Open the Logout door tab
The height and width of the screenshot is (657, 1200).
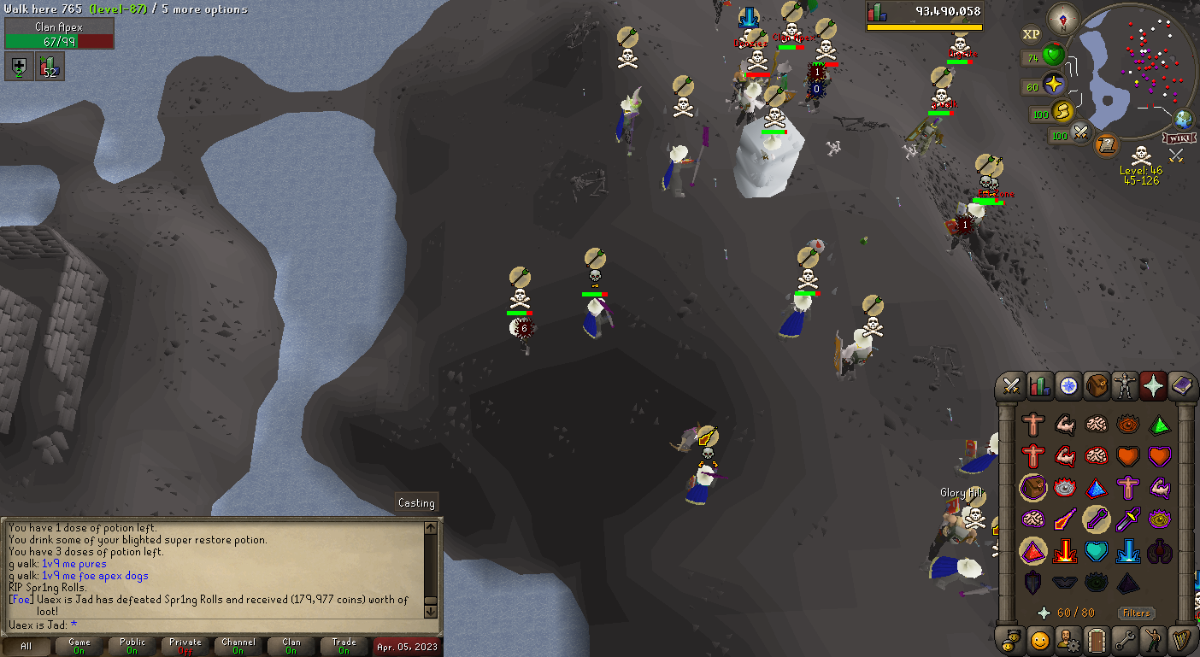click(x=1097, y=639)
